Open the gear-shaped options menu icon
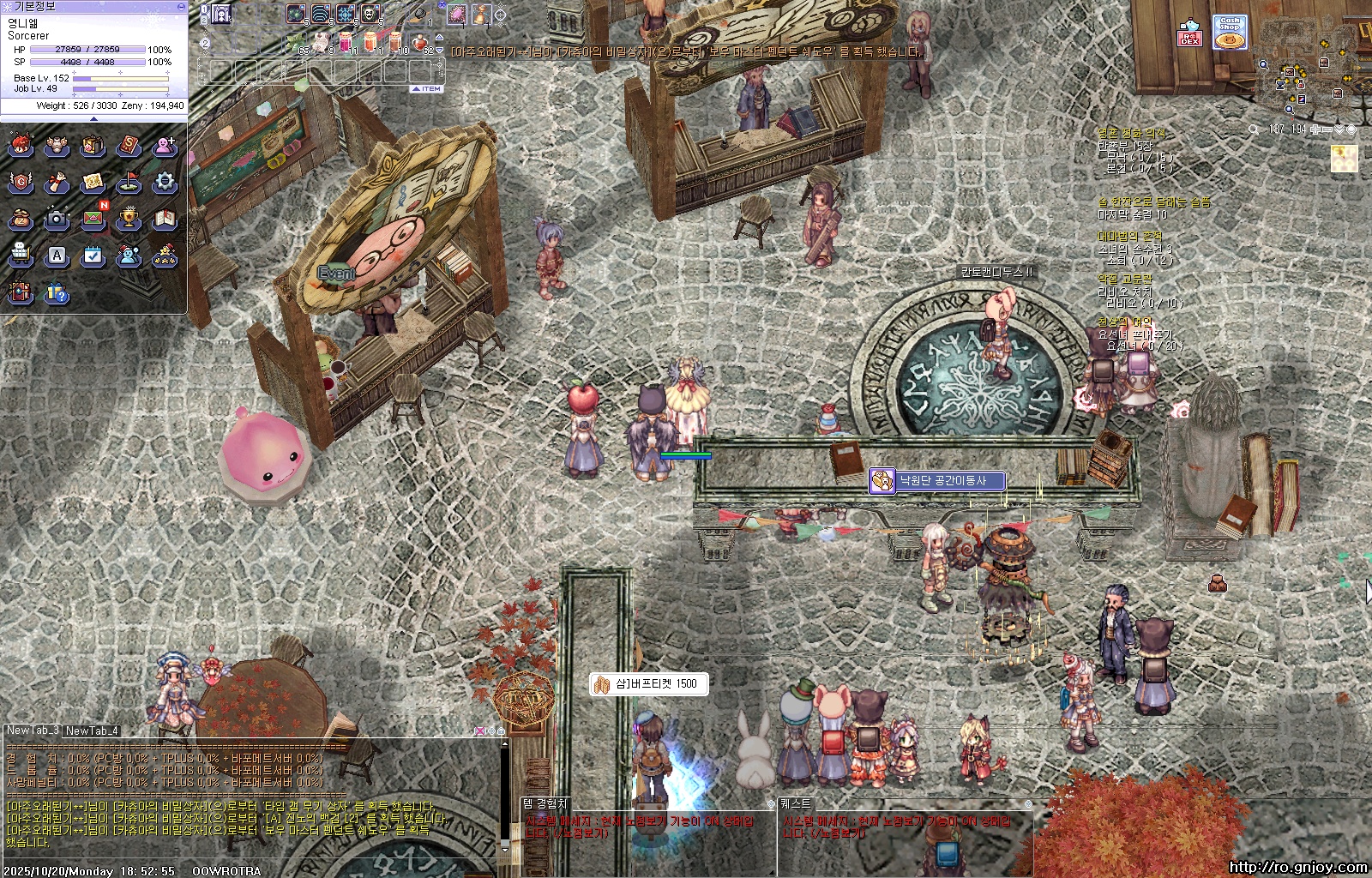The height and width of the screenshot is (878, 1372). click(x=165, y=182)
